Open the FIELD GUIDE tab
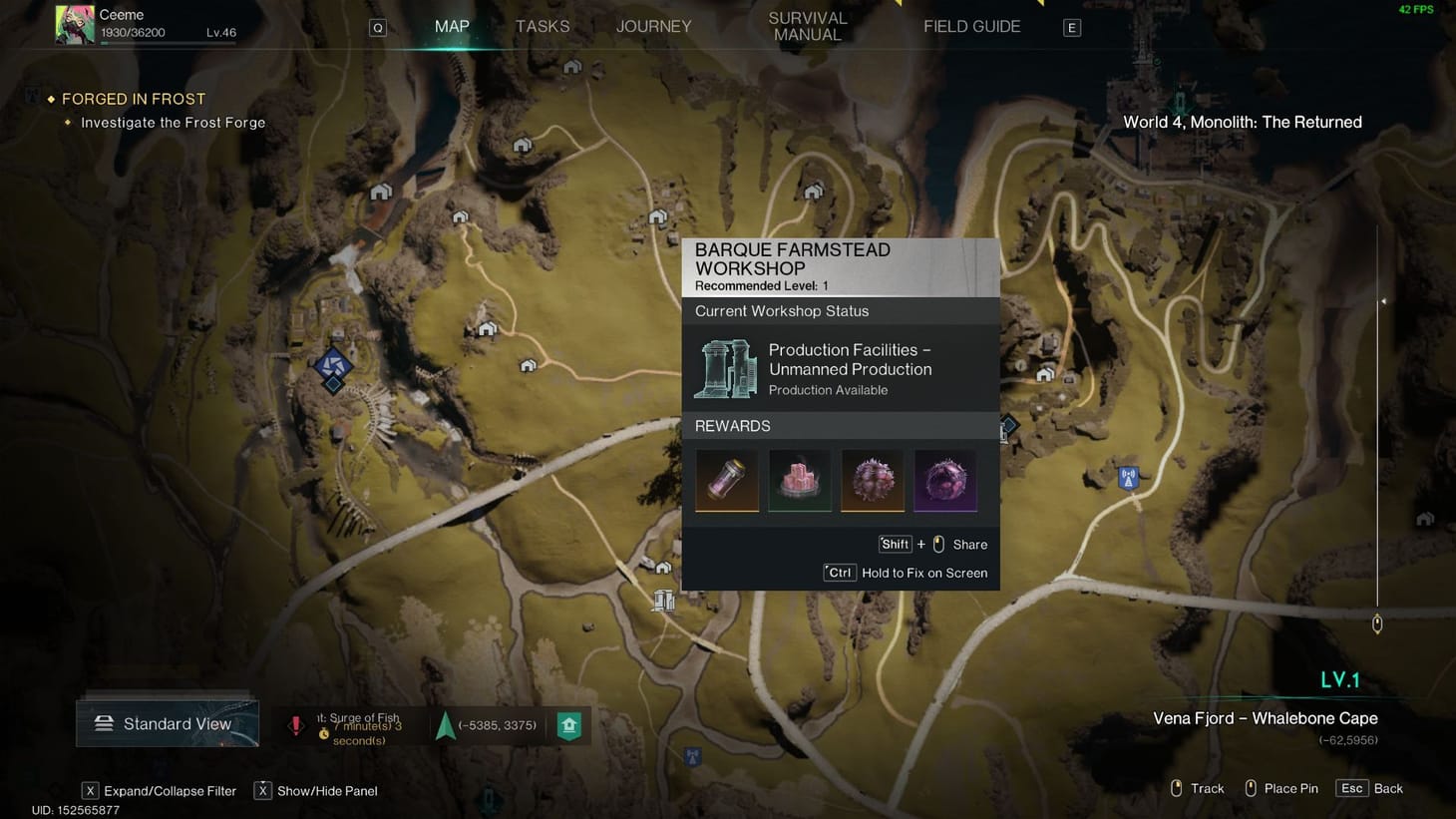 971,26
